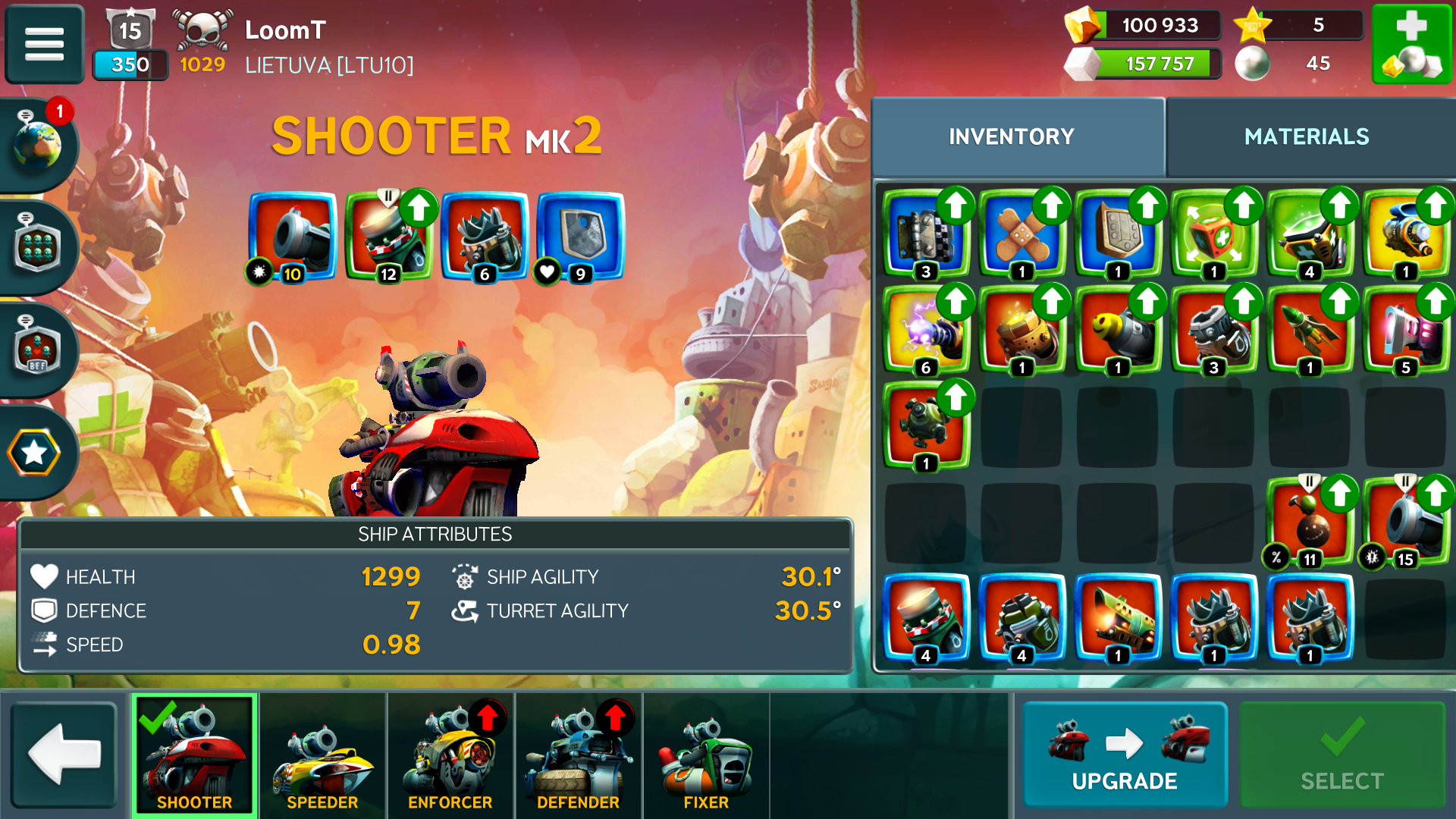Select equipped blue shield item level 9

coord(580,237)
